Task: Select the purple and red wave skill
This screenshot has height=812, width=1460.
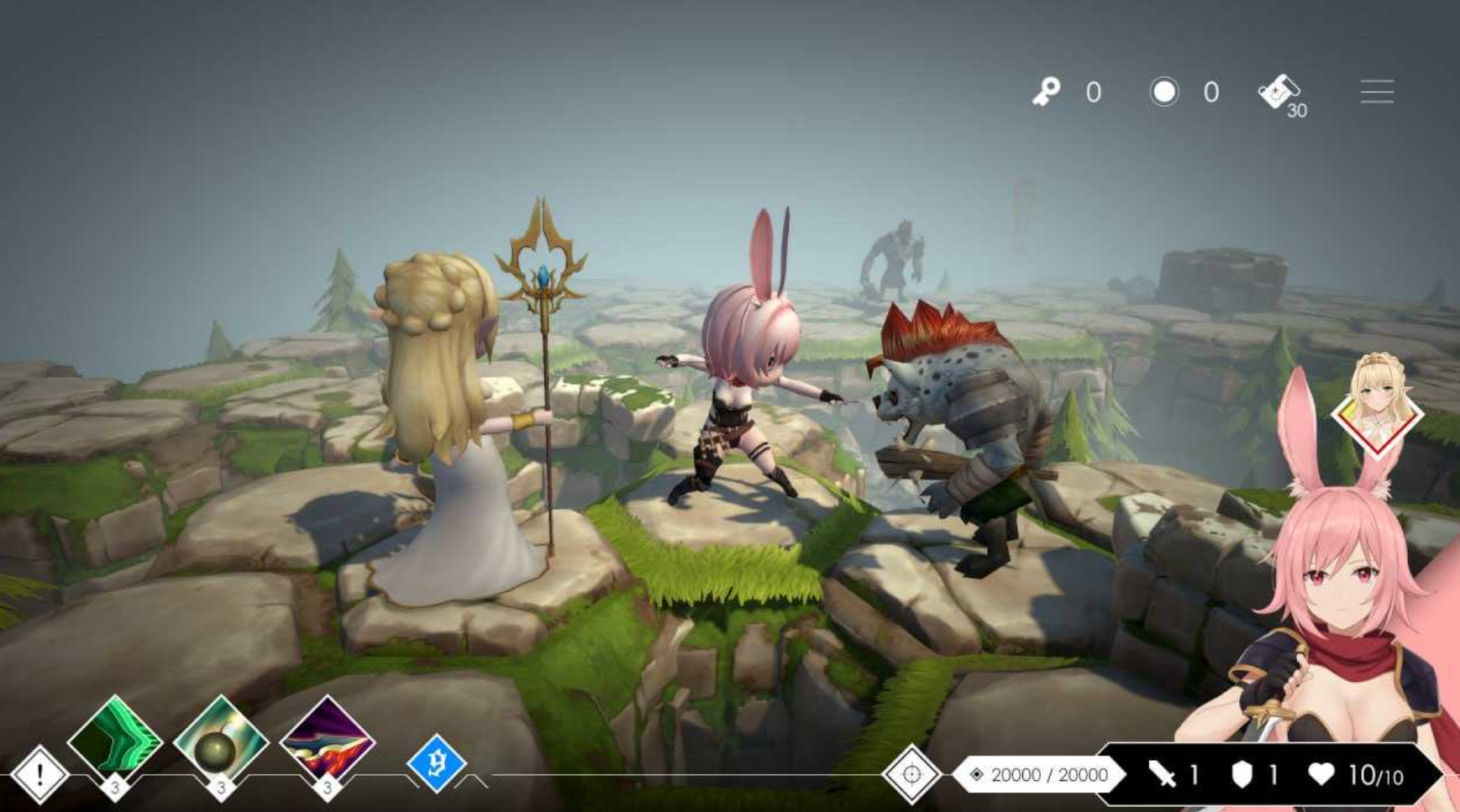Action: (x=327, y=741)
